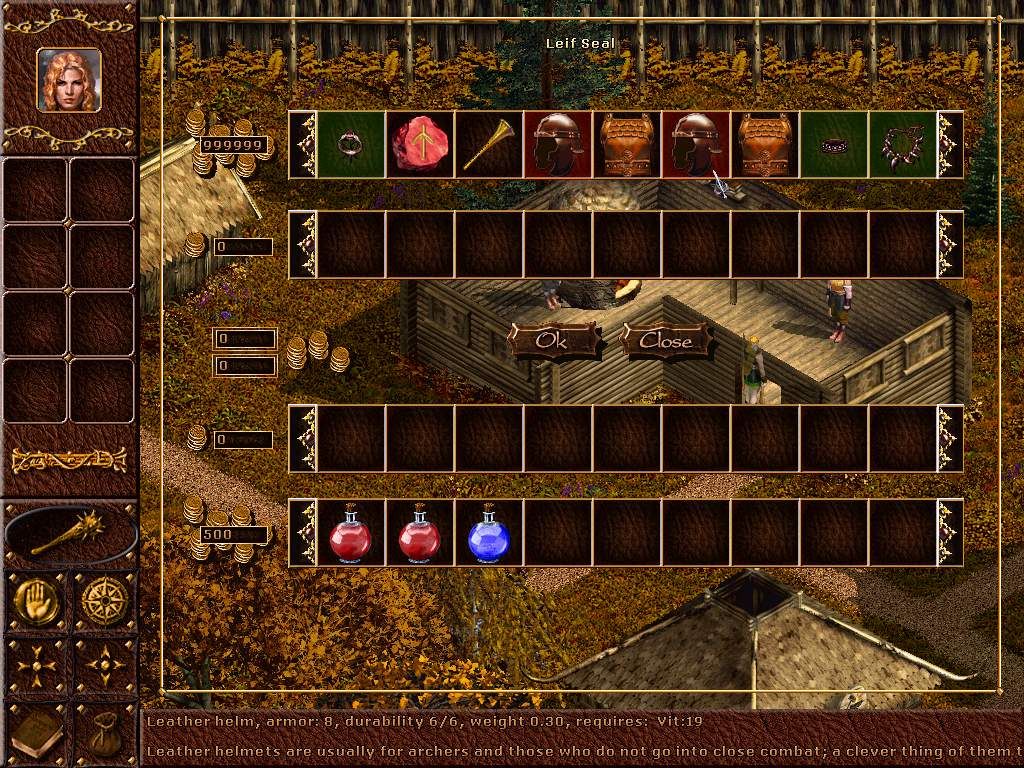
Task: Choose the golden horn in the shop
Action: click(x=489, y=144)
